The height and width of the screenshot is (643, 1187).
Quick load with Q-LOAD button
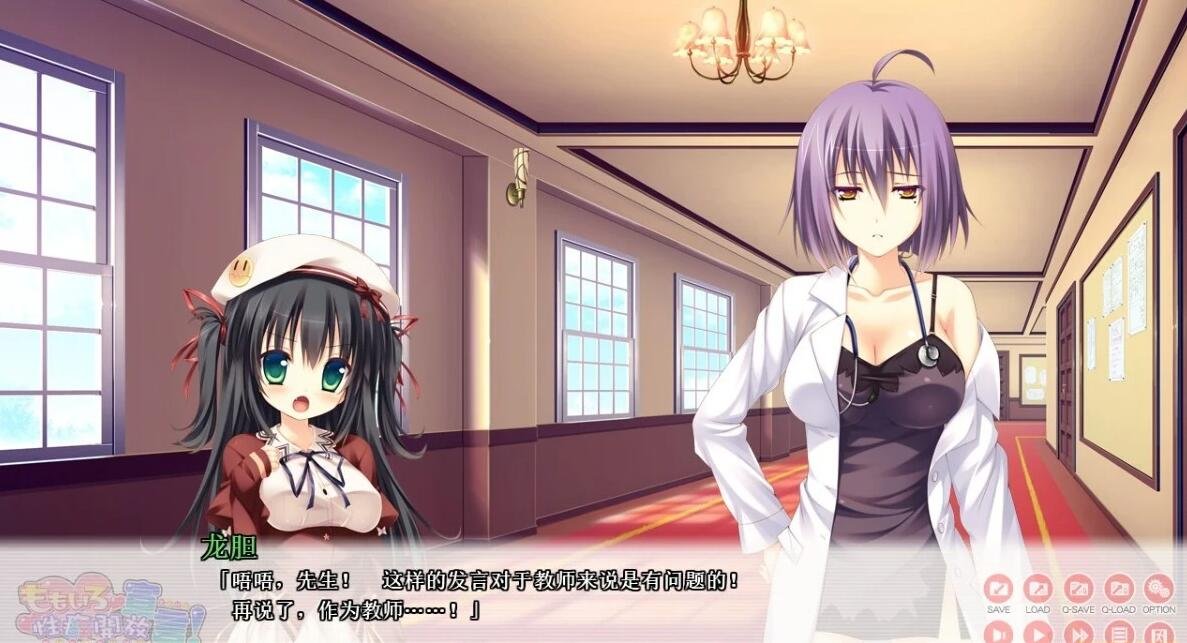tap(1119, 588)
